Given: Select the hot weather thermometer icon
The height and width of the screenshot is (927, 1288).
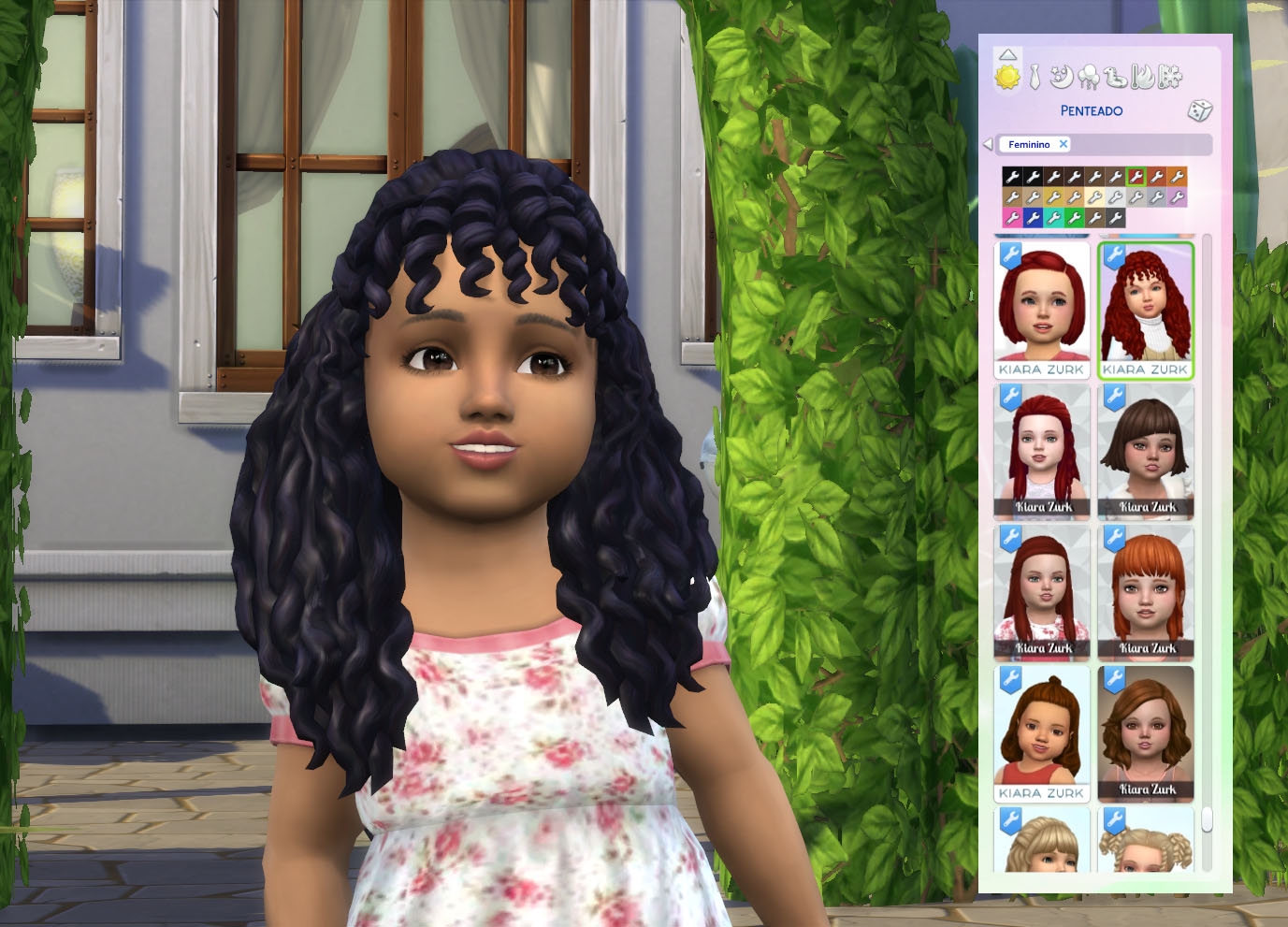Looking at the screenshot, I should 1143,79.
